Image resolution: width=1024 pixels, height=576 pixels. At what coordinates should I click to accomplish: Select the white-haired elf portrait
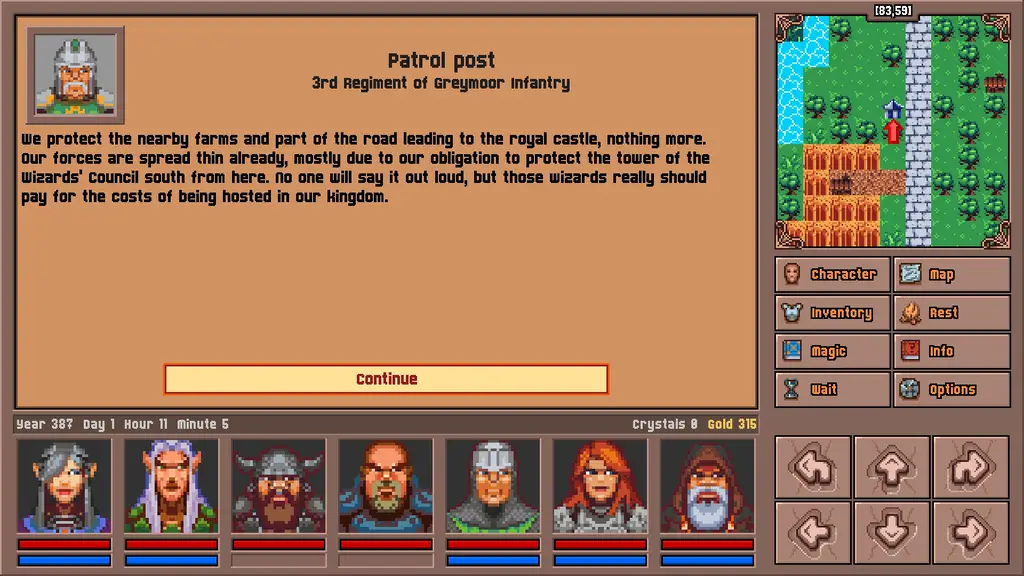click(171, 486)
